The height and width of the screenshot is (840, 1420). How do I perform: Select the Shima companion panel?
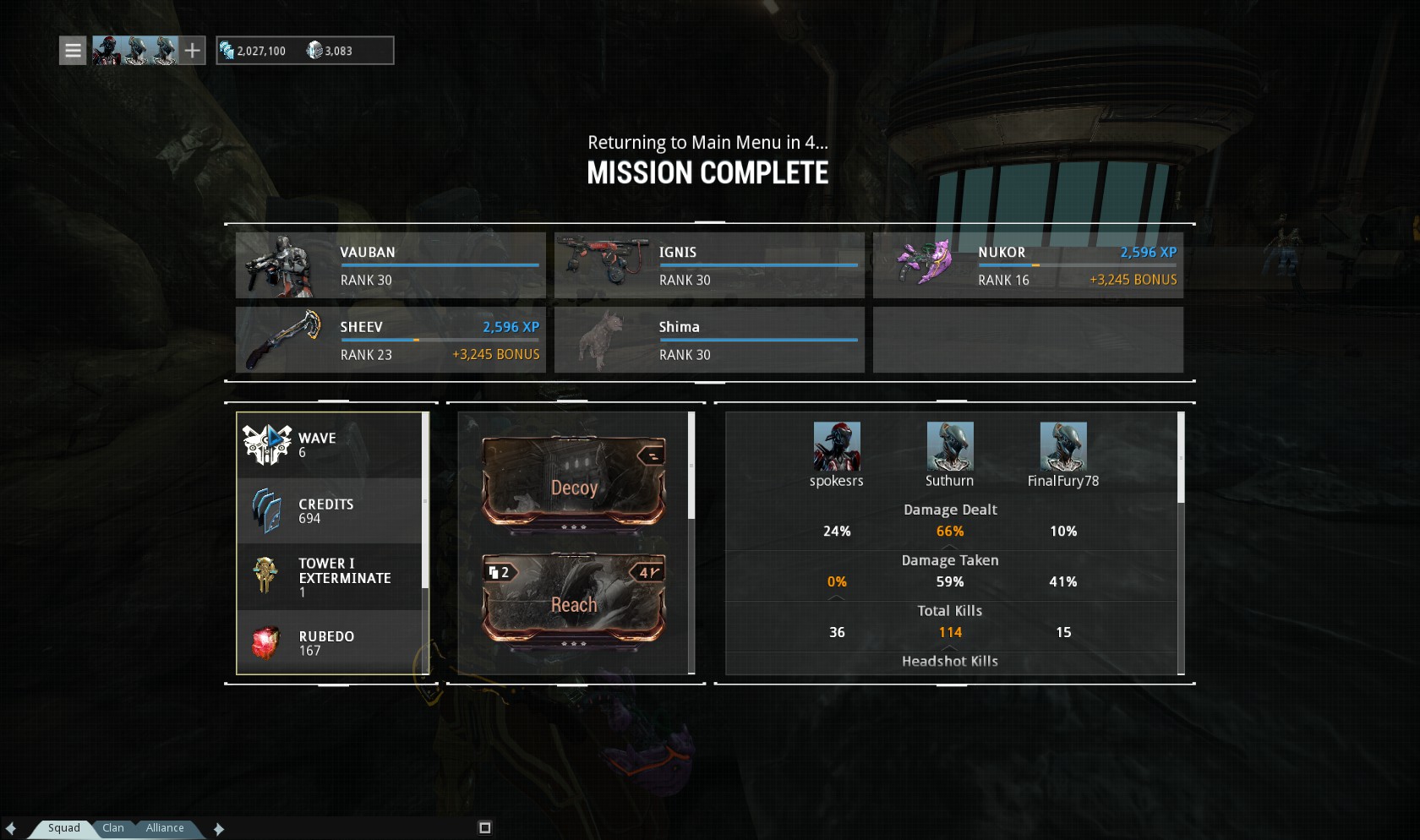pos(709,340)
